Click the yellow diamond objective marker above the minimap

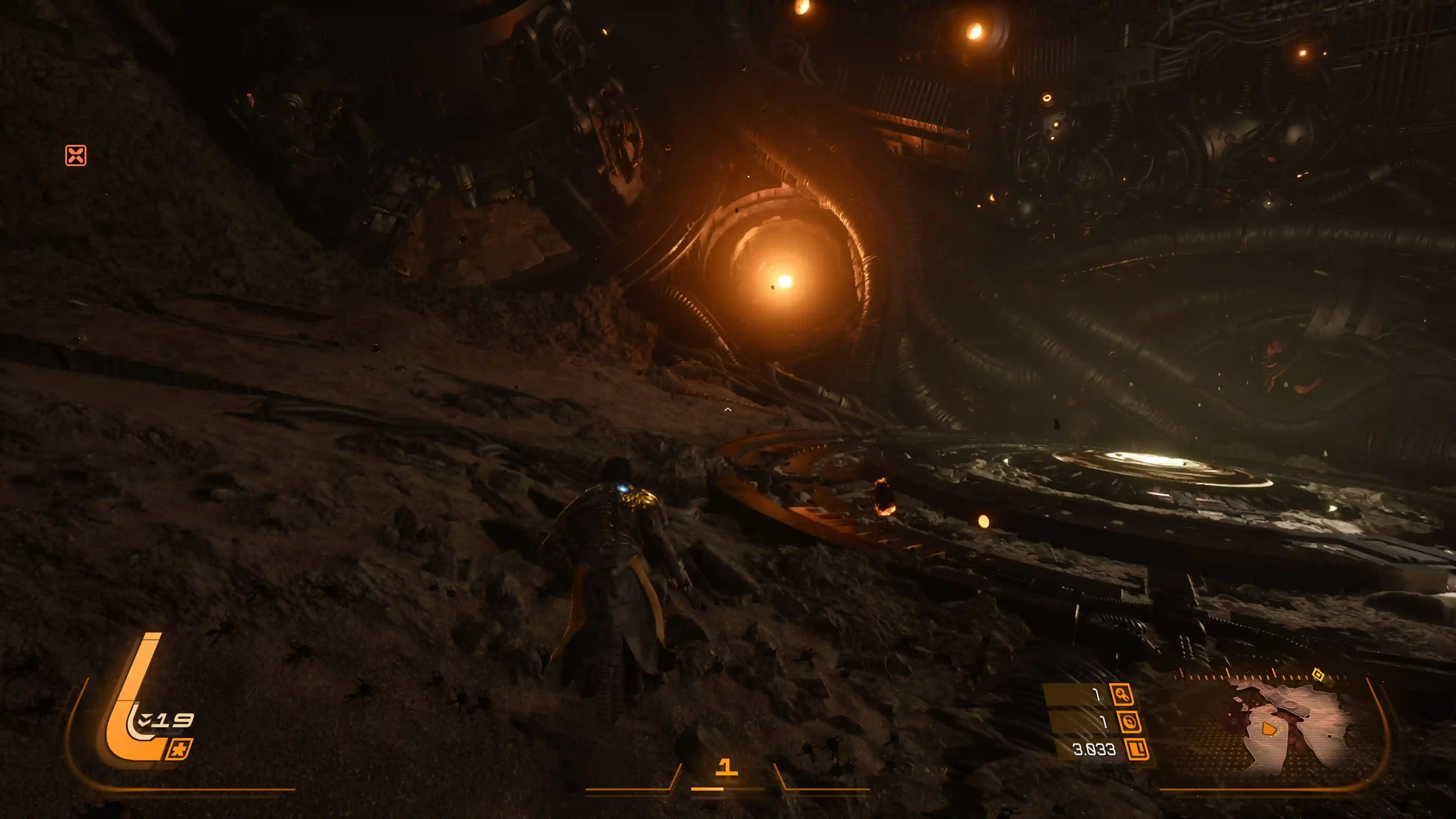pos(1318,674)
